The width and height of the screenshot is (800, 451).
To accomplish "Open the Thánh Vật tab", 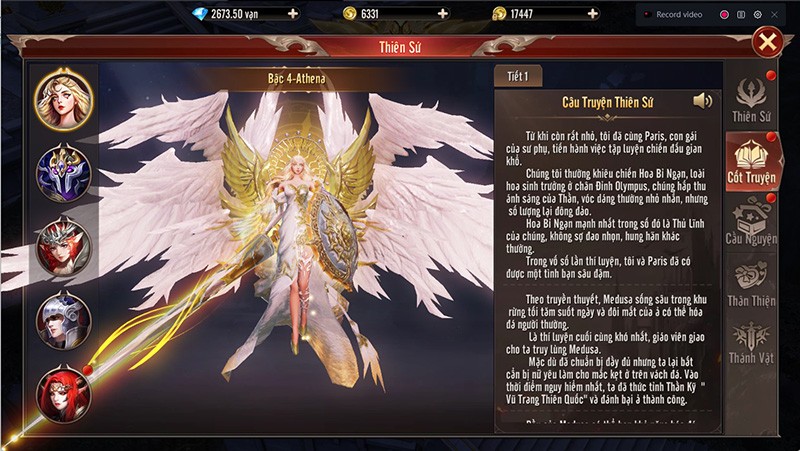I will [x=752, y=342].
